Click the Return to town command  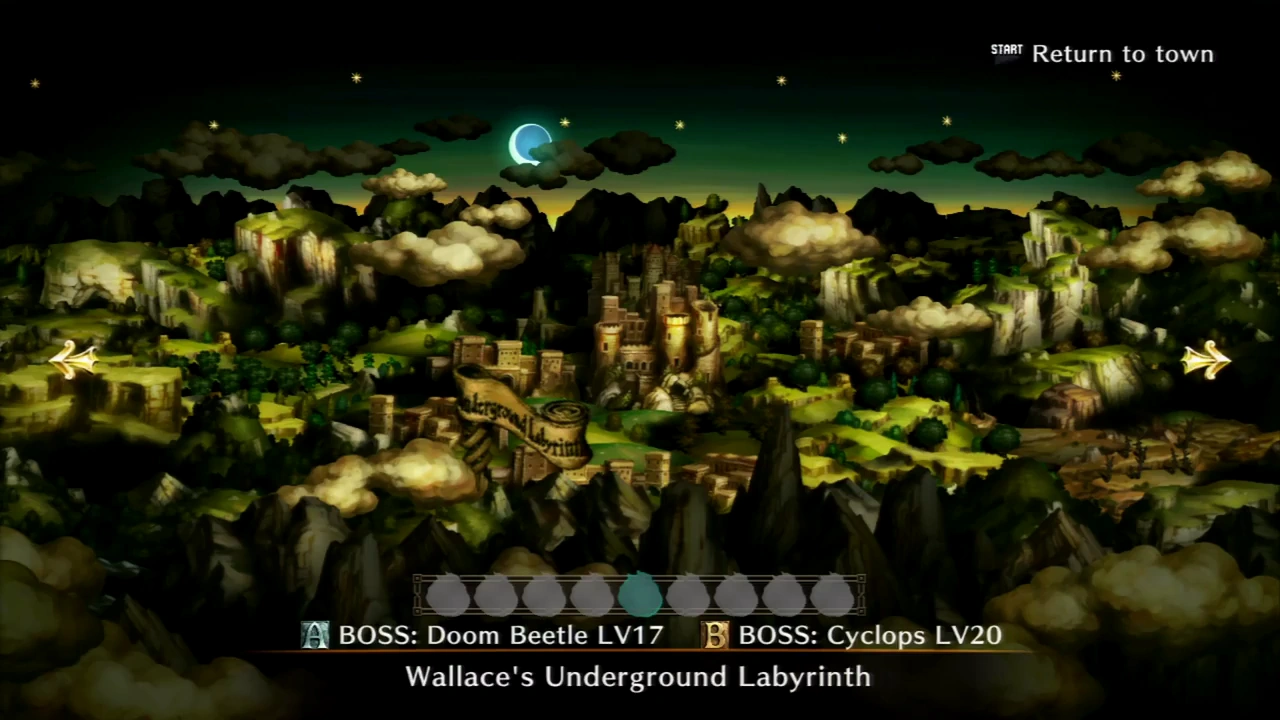[1122, 54]
